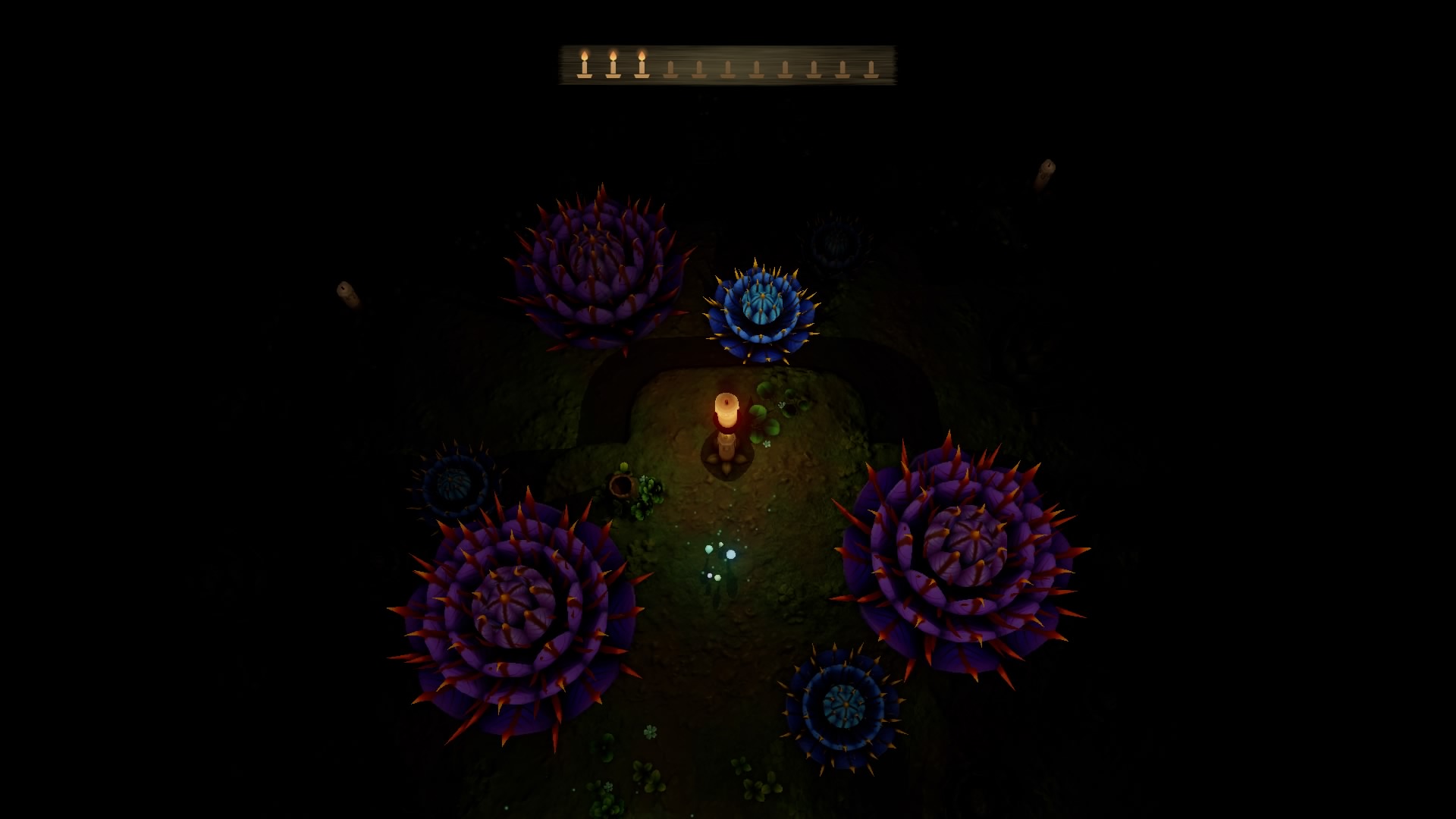Click the small blue flower at bottom right
This screenshot has width=1456, height=819.
[x=846, y=705]
